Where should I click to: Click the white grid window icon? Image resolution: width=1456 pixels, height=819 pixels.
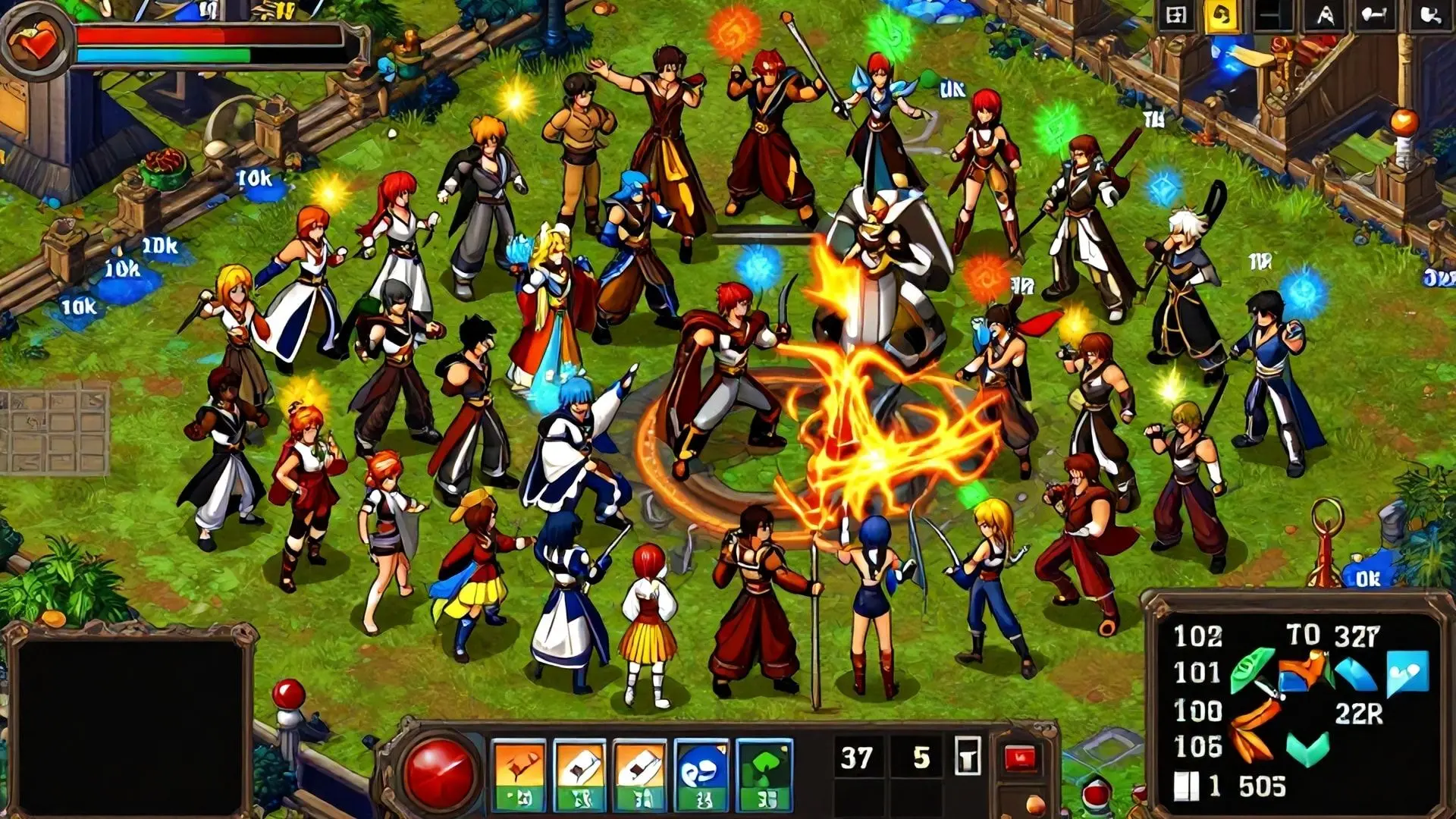[x=1175, y=16]
